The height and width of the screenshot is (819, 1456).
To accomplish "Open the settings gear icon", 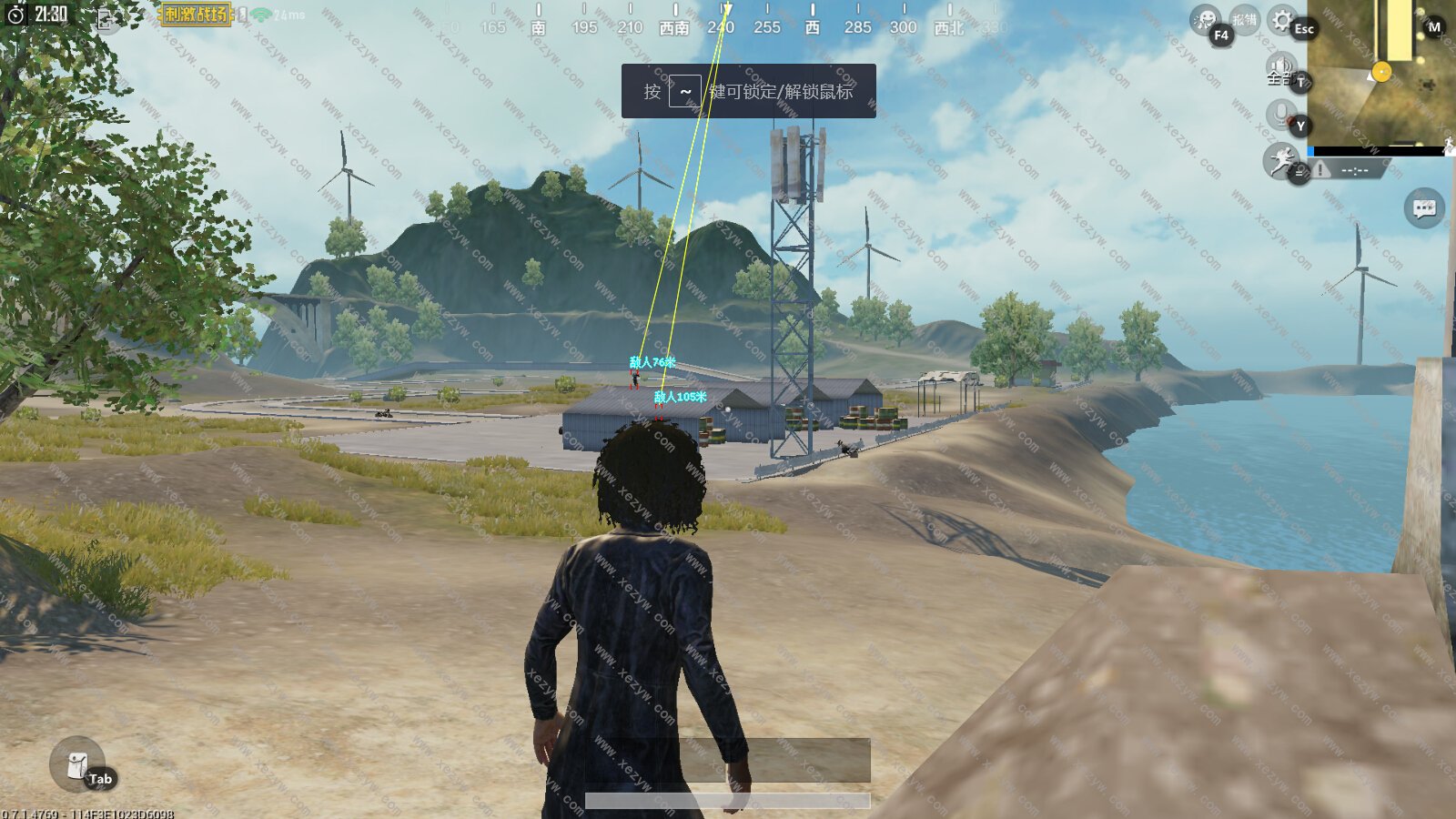I will (1282, 20).
